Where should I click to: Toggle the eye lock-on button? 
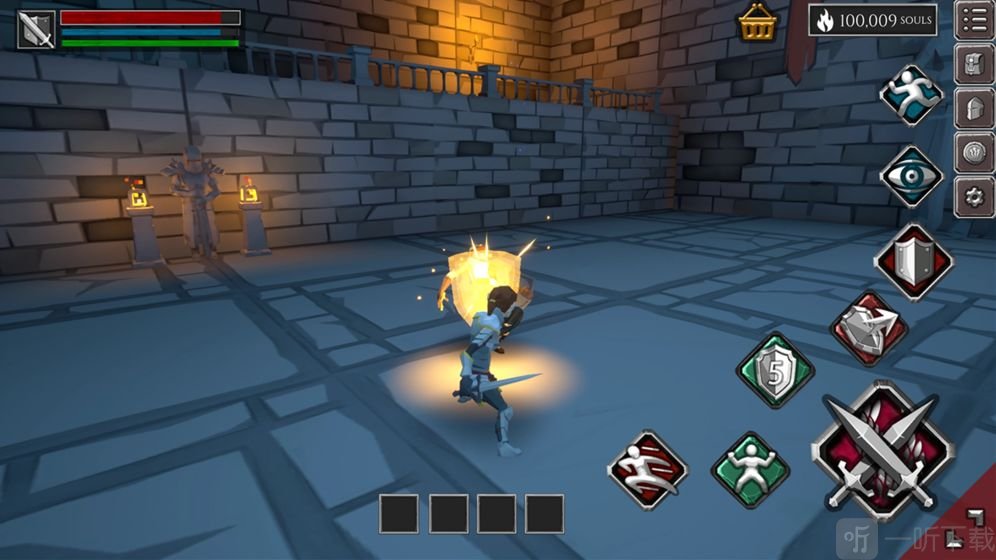click(x=911, y=176)
